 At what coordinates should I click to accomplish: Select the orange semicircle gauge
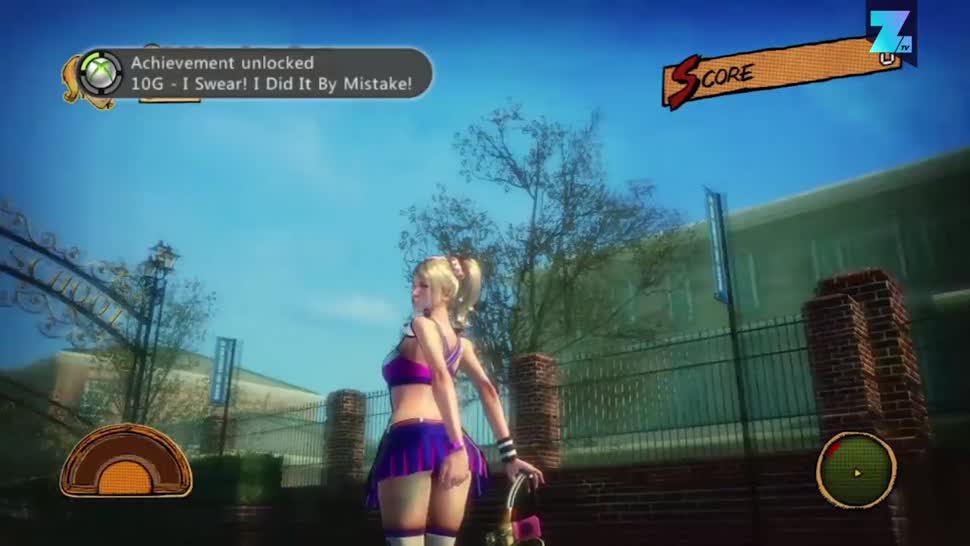click(126, 461)
